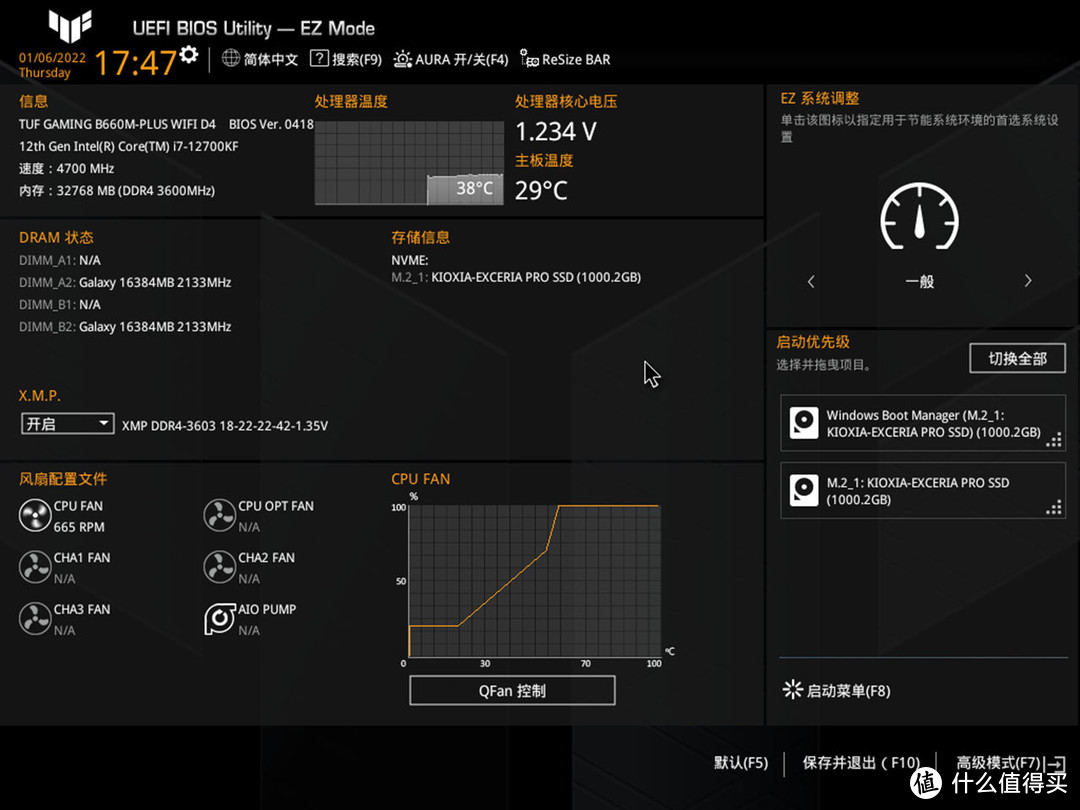Click the QFan 控制 button

512,691
